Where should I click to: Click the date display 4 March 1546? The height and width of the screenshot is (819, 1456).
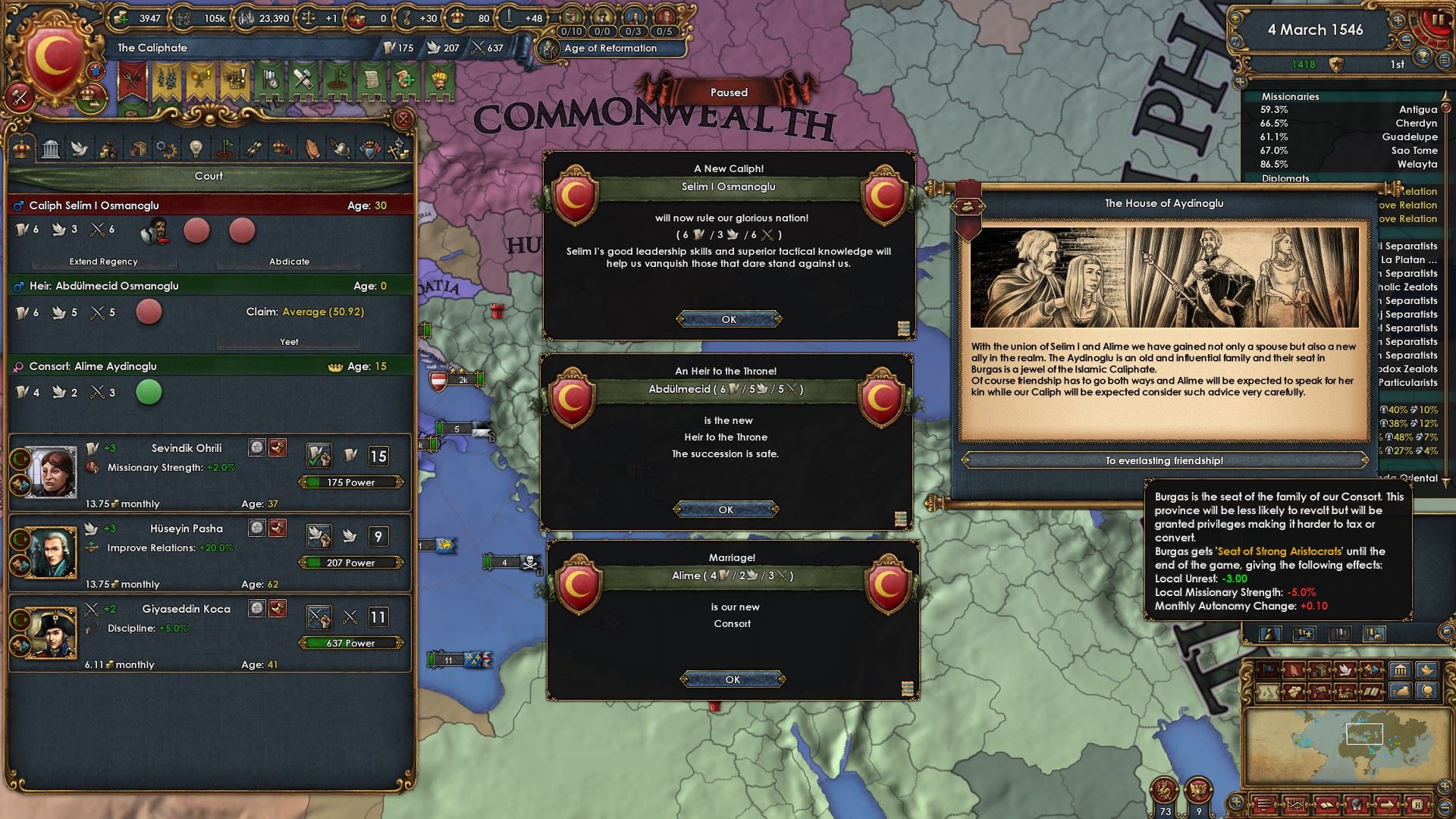click(x=1315, y=30)
